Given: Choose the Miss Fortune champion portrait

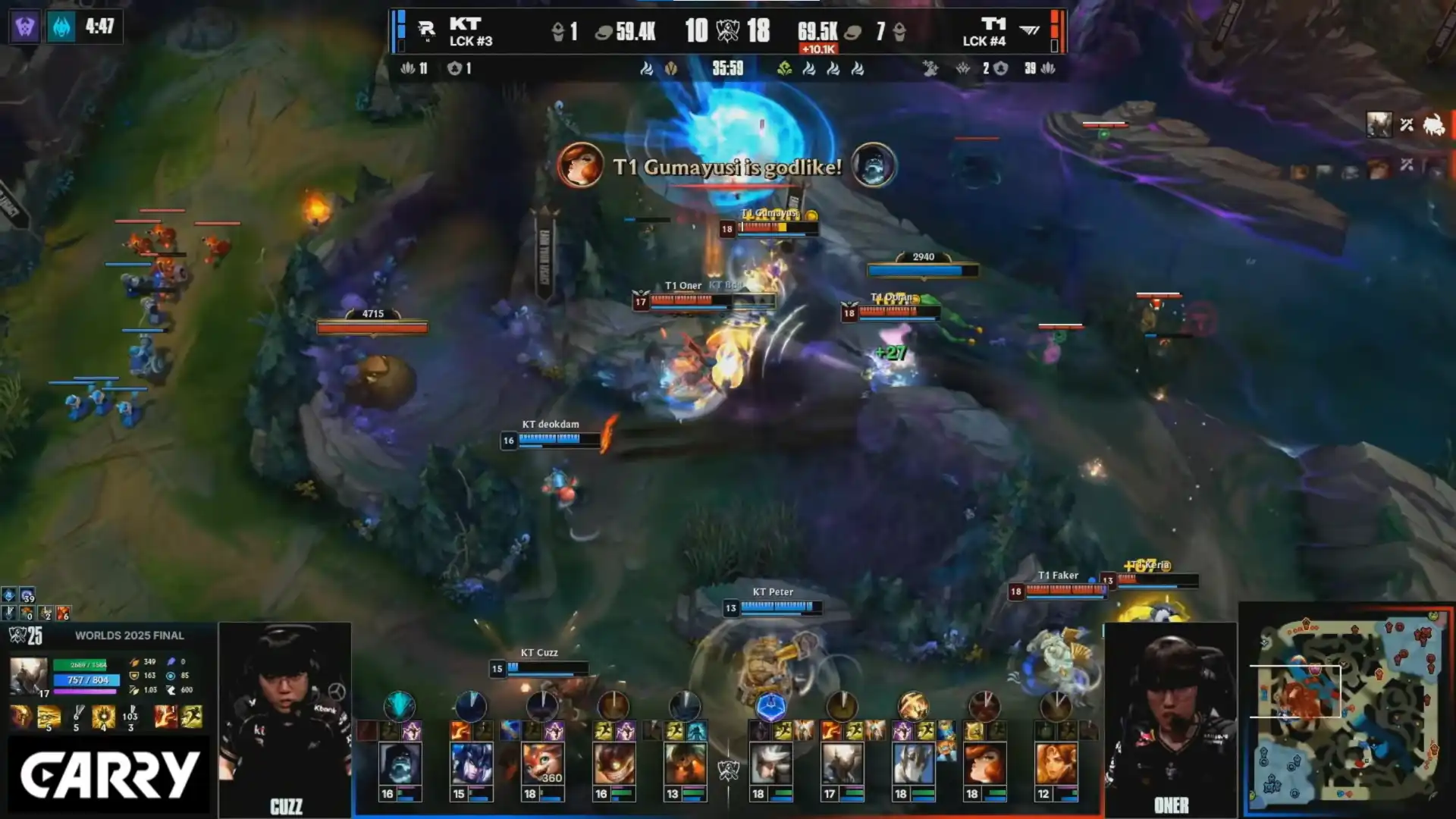Looking at the screenshot, I should (x=984, y=764).
